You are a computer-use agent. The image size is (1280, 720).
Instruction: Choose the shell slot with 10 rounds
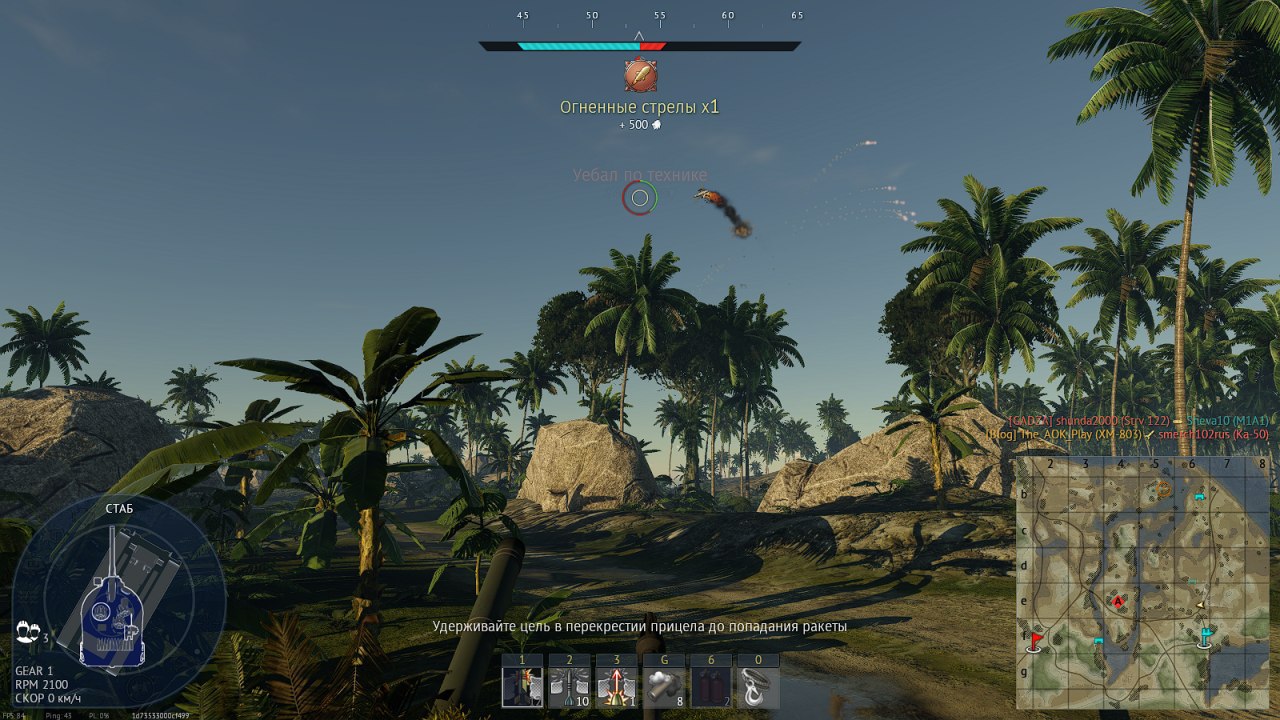pos(569,687)
